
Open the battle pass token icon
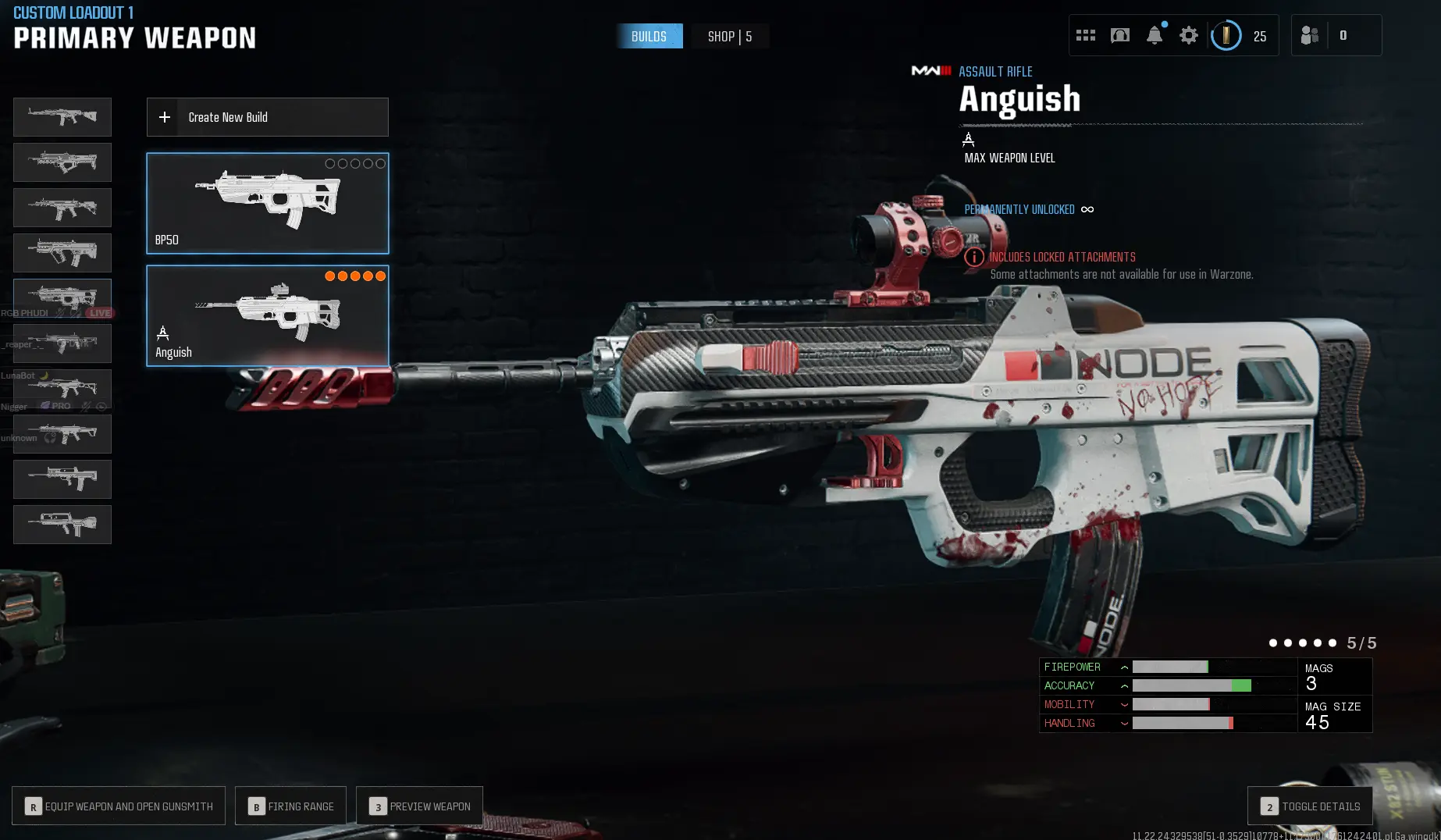coord(1226,35)
